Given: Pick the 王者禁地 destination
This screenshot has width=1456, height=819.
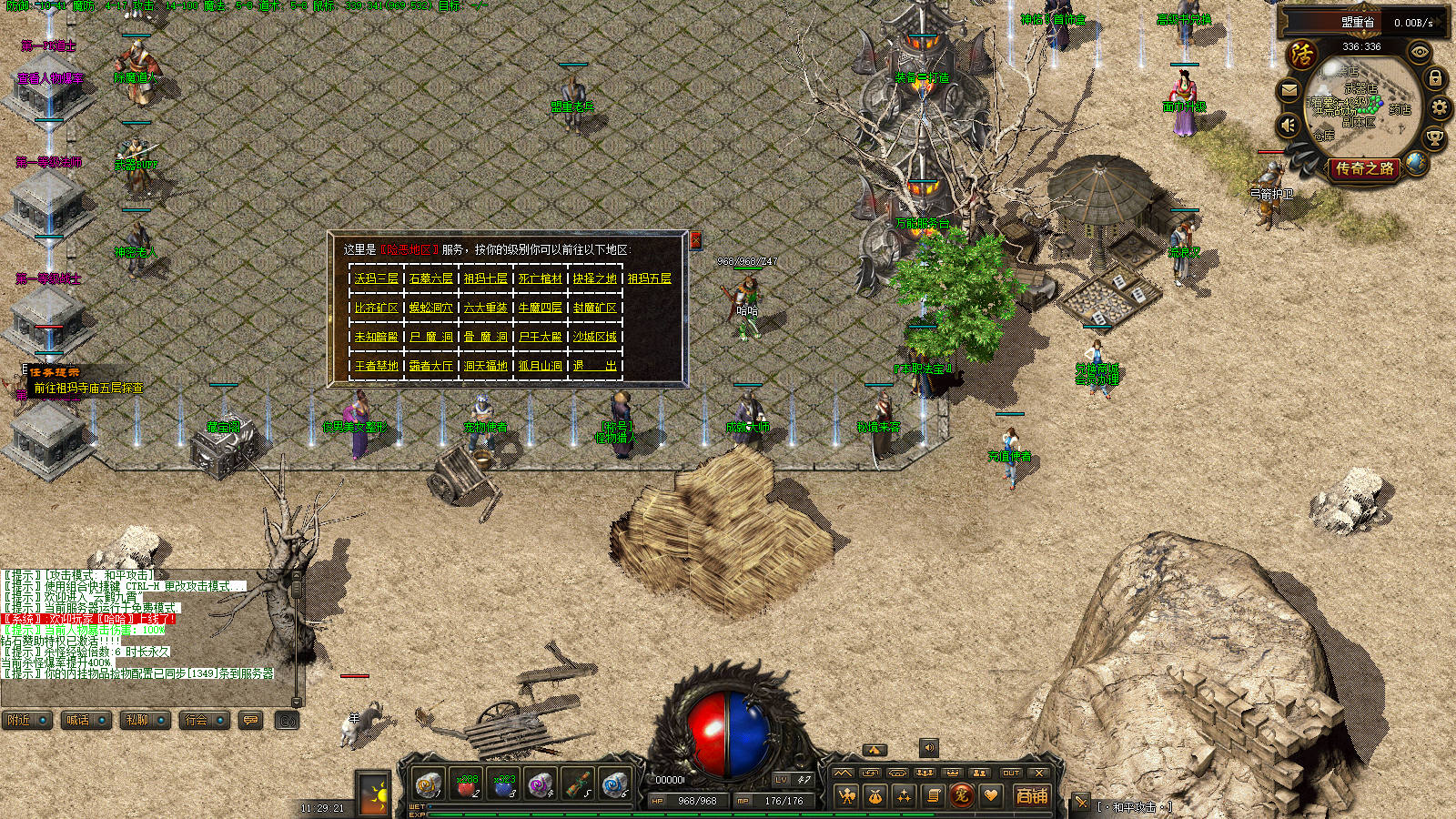Looking at the screenshot, I should pos(376,366).
